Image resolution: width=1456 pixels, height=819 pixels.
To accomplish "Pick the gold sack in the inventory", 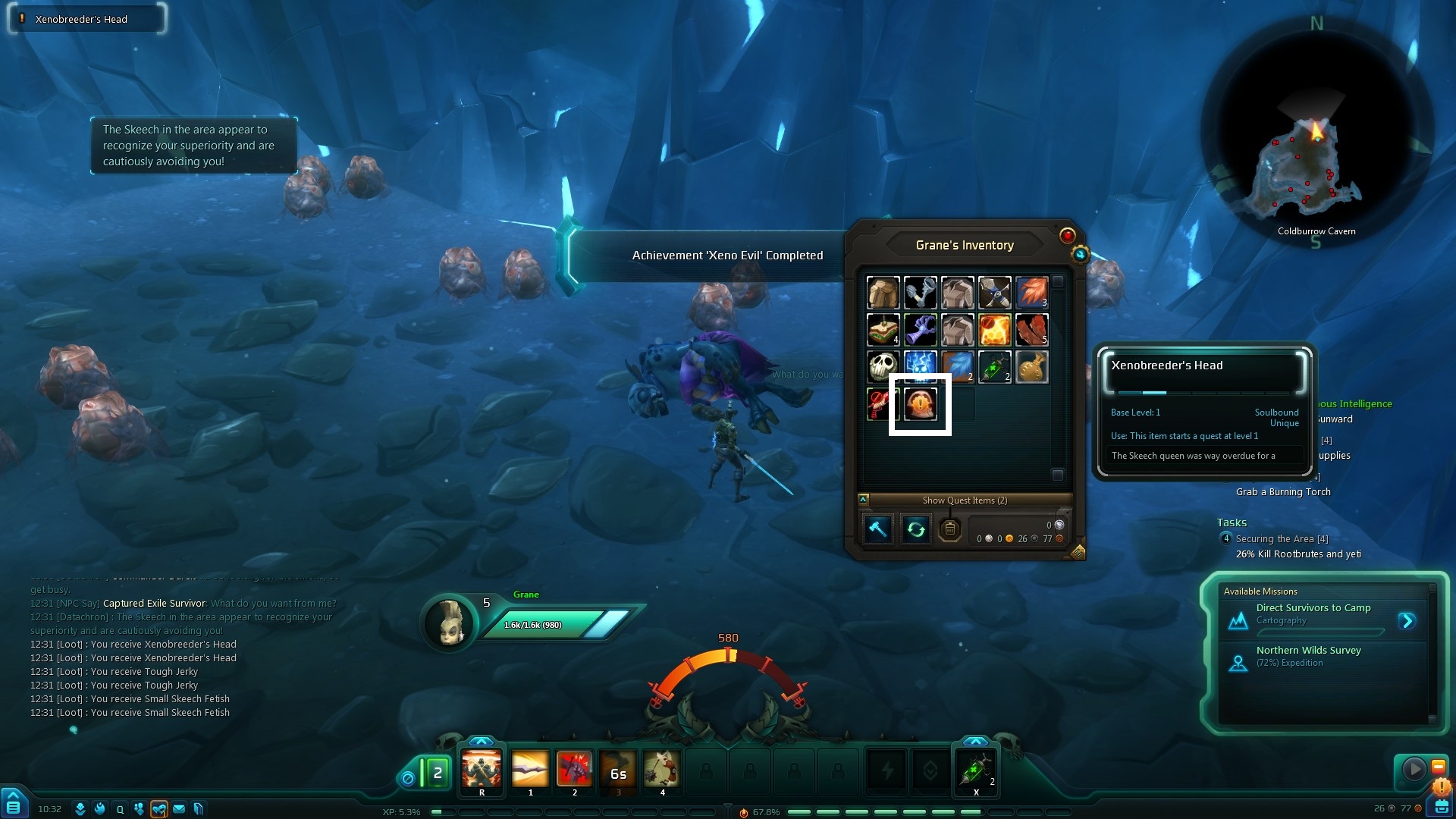I will click(x=1031, y=367).
